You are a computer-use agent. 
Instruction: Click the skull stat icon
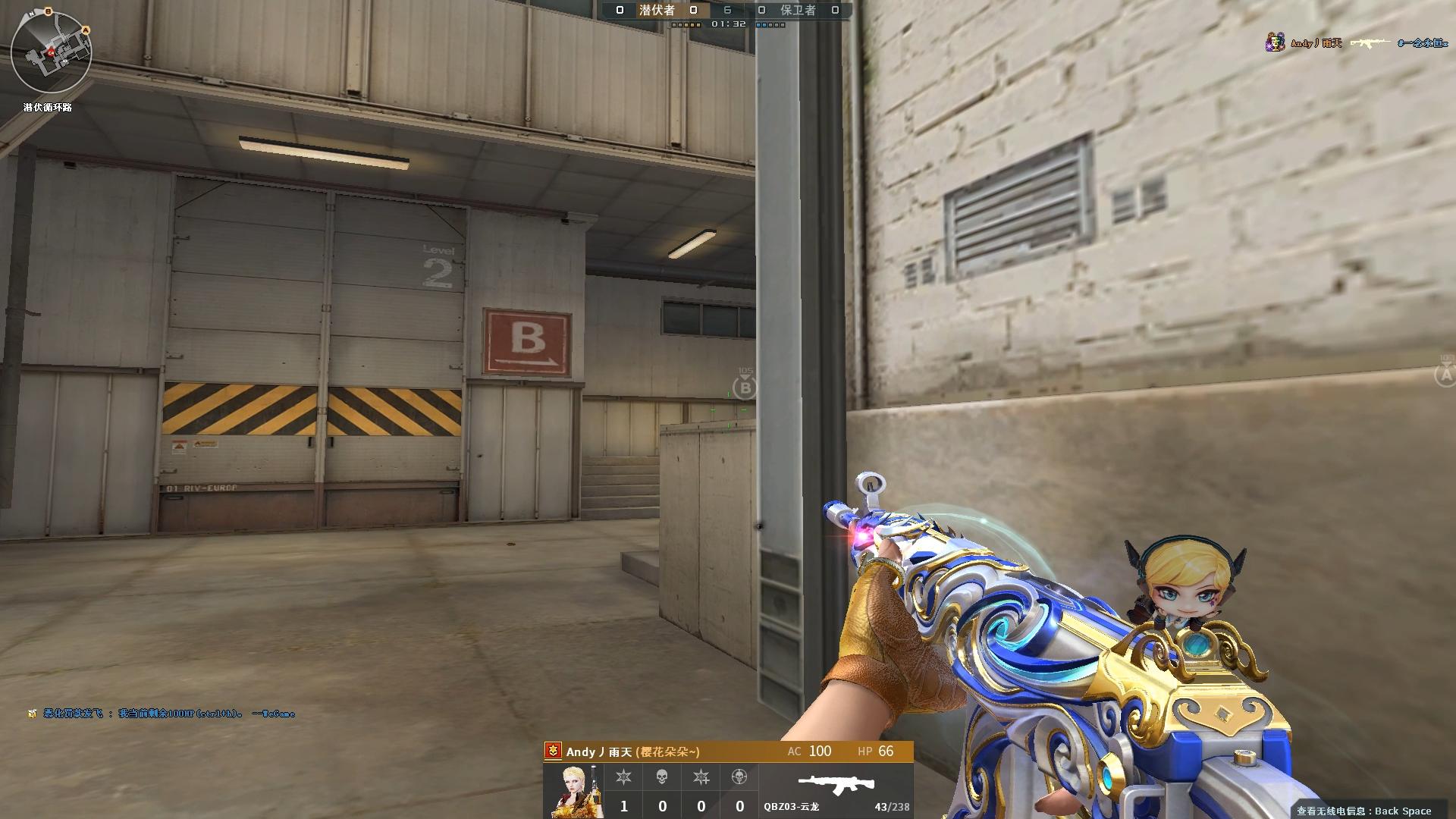662,777
